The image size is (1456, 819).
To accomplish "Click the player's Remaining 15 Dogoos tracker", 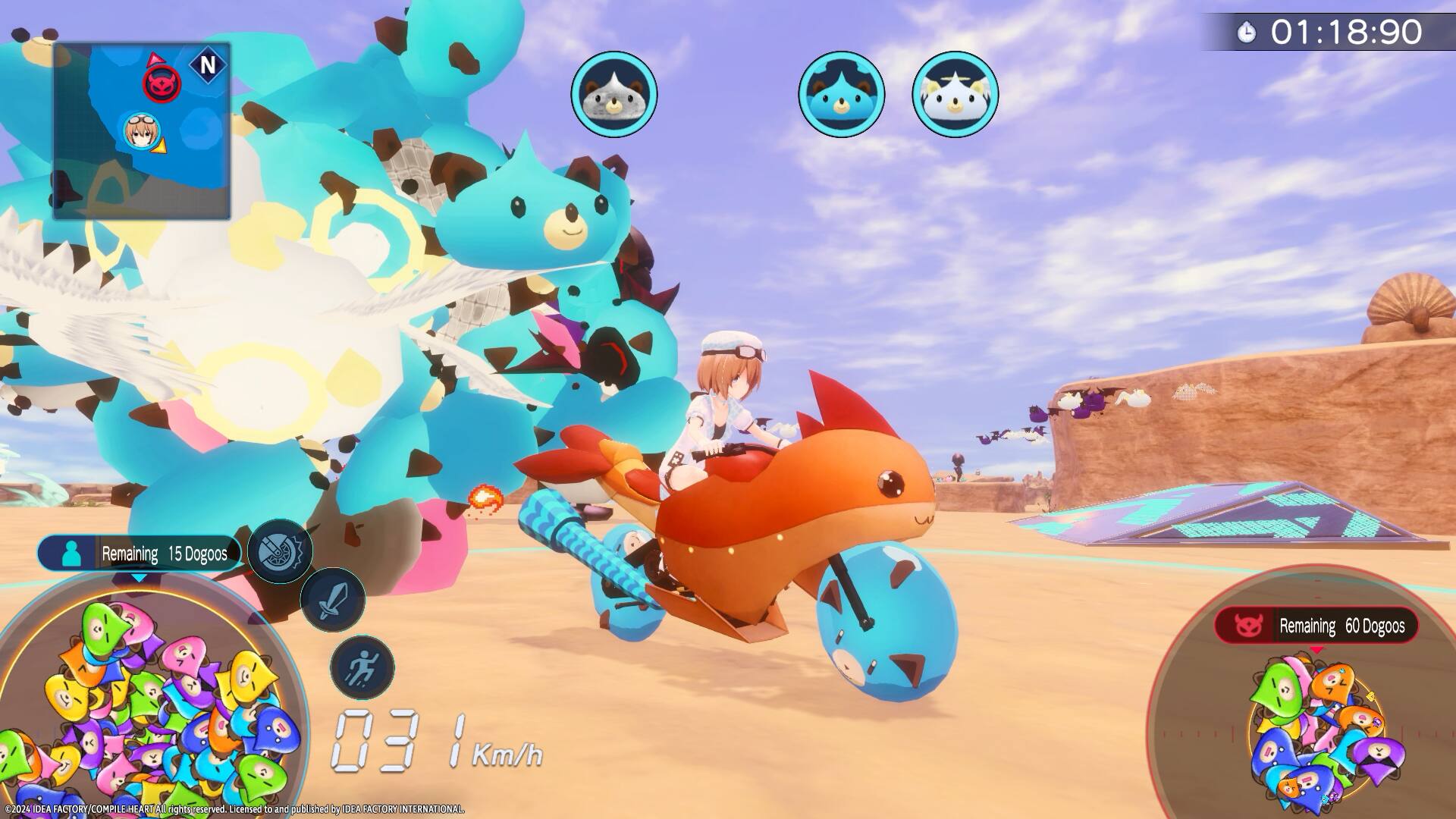I will tap(139, 554).
